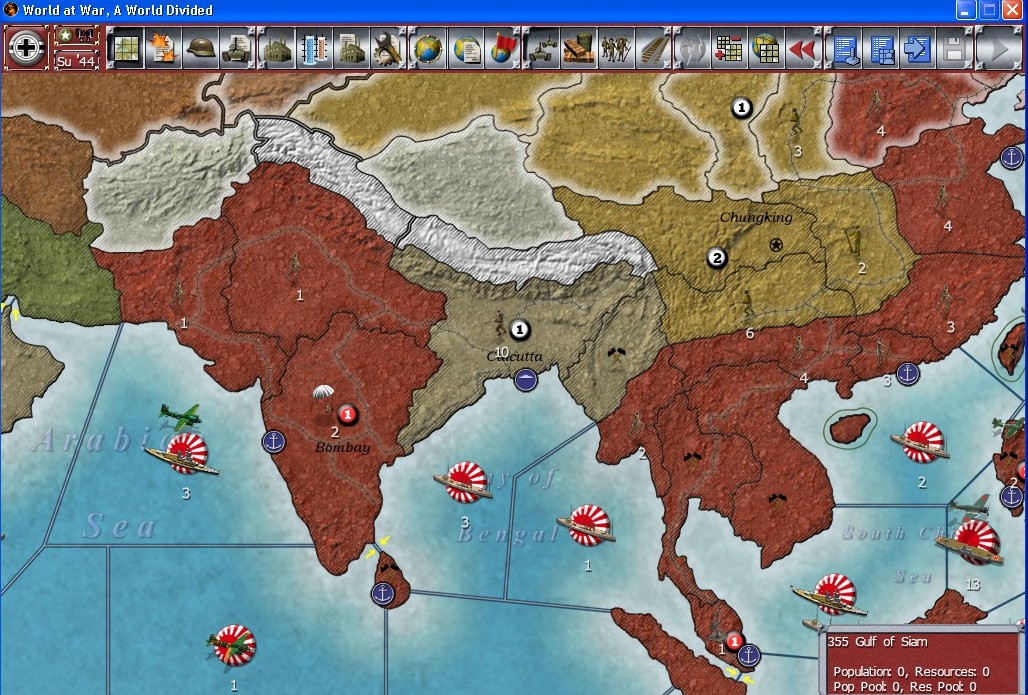Open the infantry soldiers toolbar button
Screen dimensions: 1028x695
click(614, 48)
